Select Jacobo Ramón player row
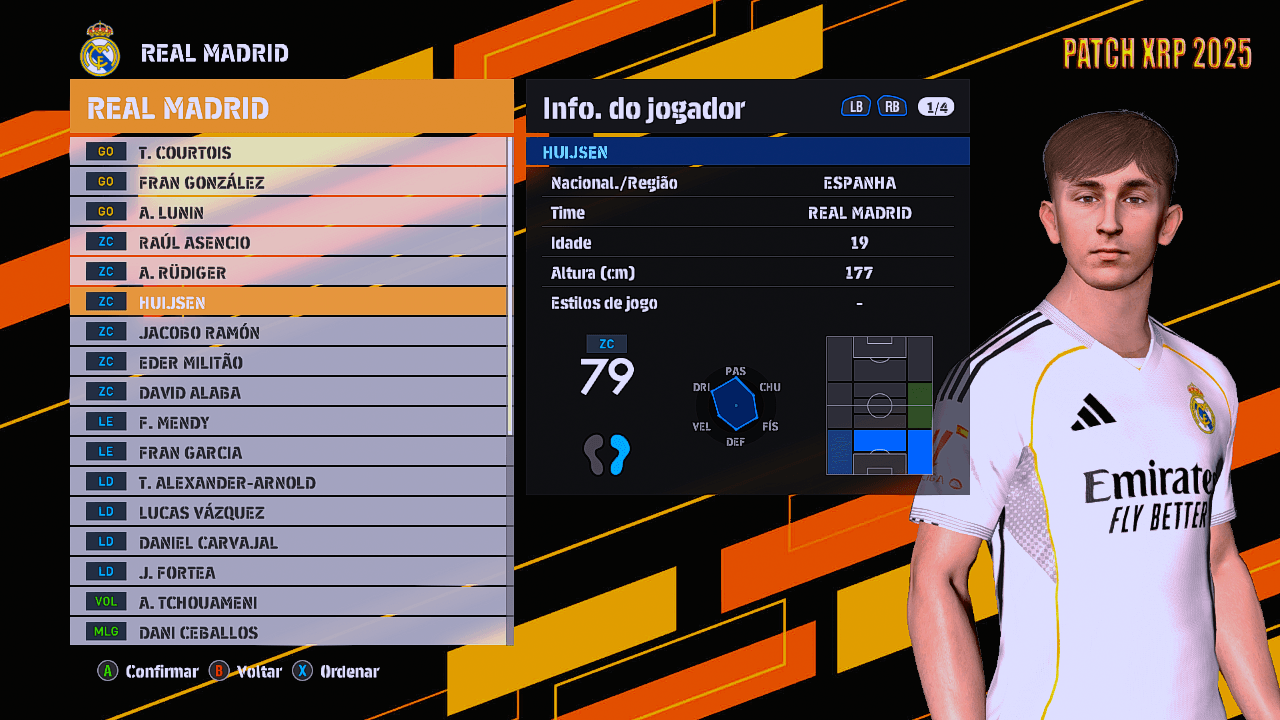This screenshot has height=720, width=1280. coord(288,332)
